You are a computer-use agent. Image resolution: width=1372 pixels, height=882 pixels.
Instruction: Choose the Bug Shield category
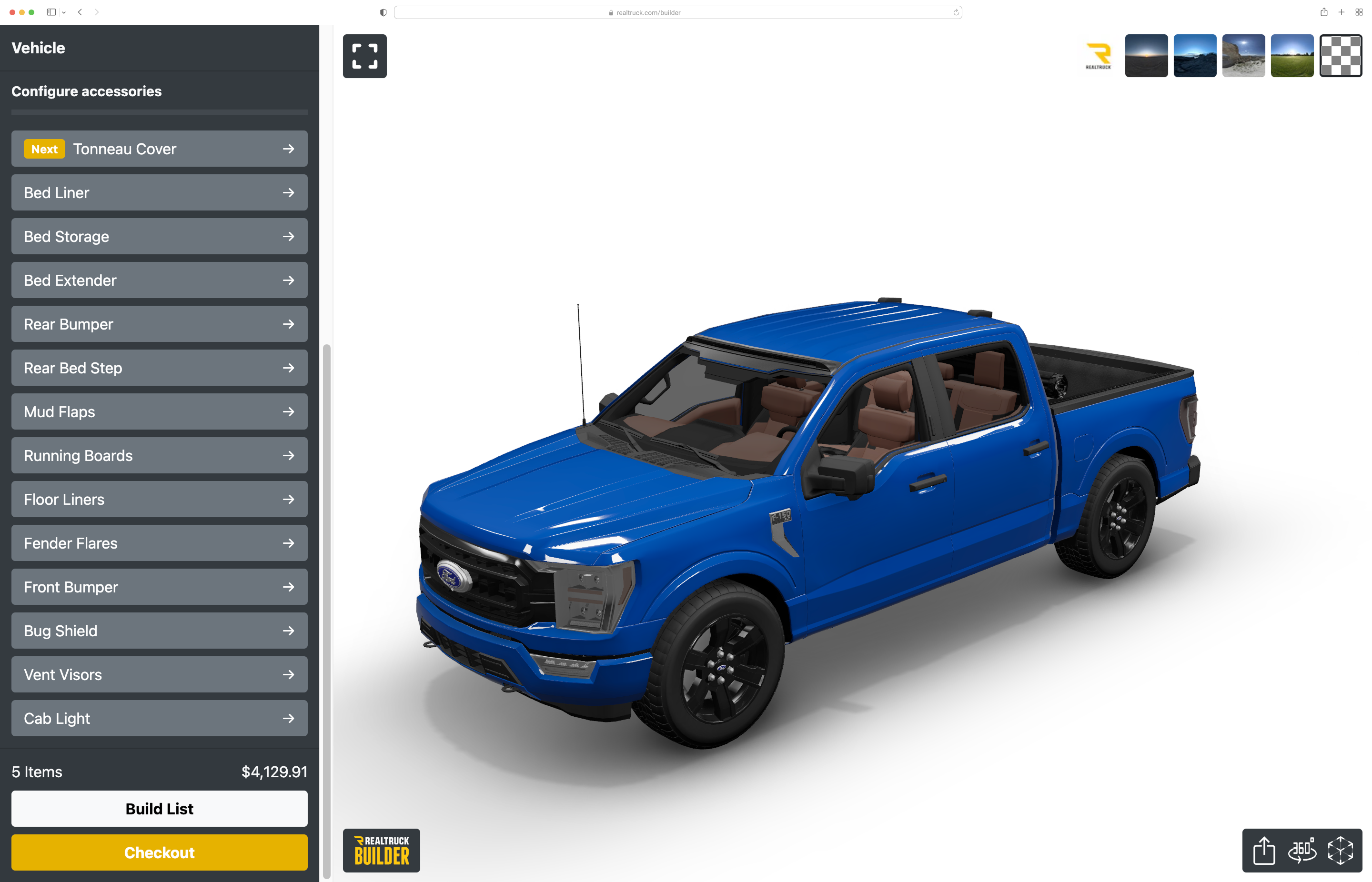click(159, 631)
